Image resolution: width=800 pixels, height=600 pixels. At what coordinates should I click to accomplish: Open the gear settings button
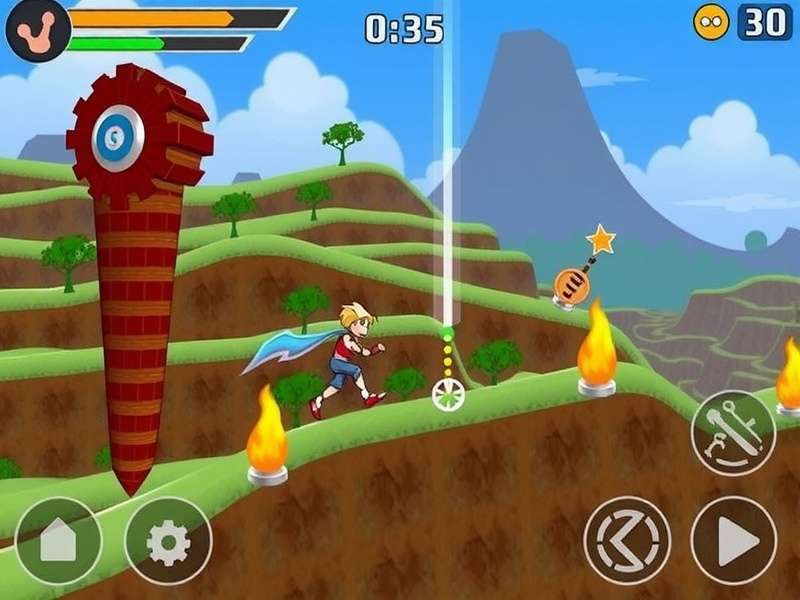pos(168,541)
